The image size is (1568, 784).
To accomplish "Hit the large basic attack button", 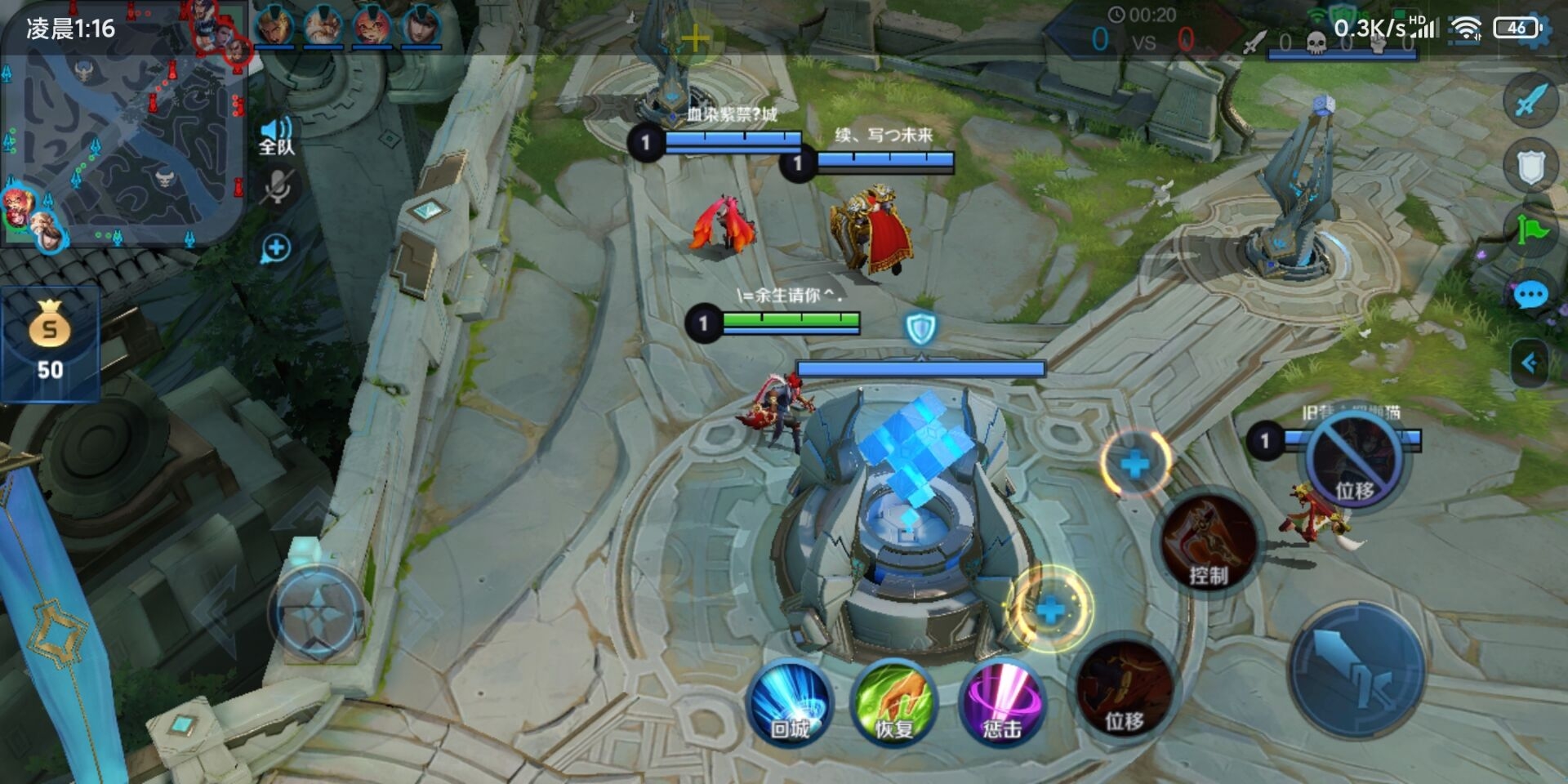I will pos(1357,670).
